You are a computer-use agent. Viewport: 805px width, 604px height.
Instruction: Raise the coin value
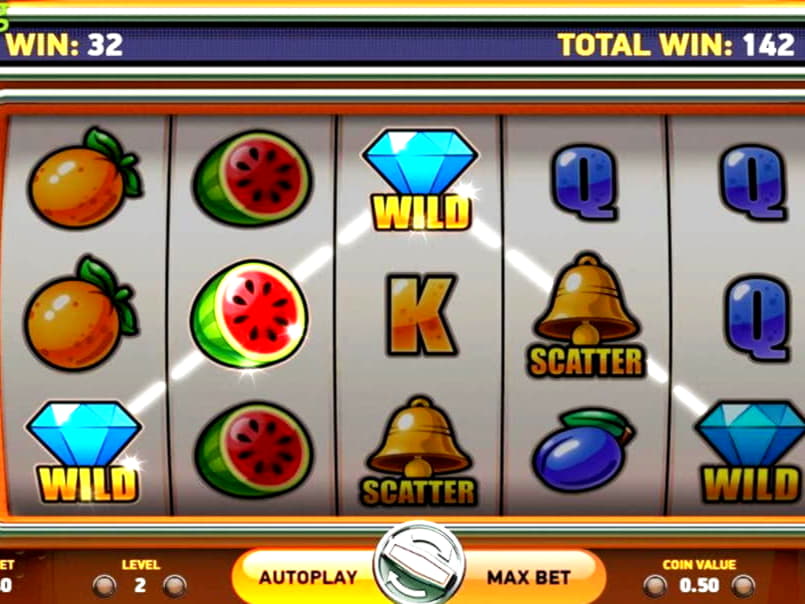click(x=742, y=586)
